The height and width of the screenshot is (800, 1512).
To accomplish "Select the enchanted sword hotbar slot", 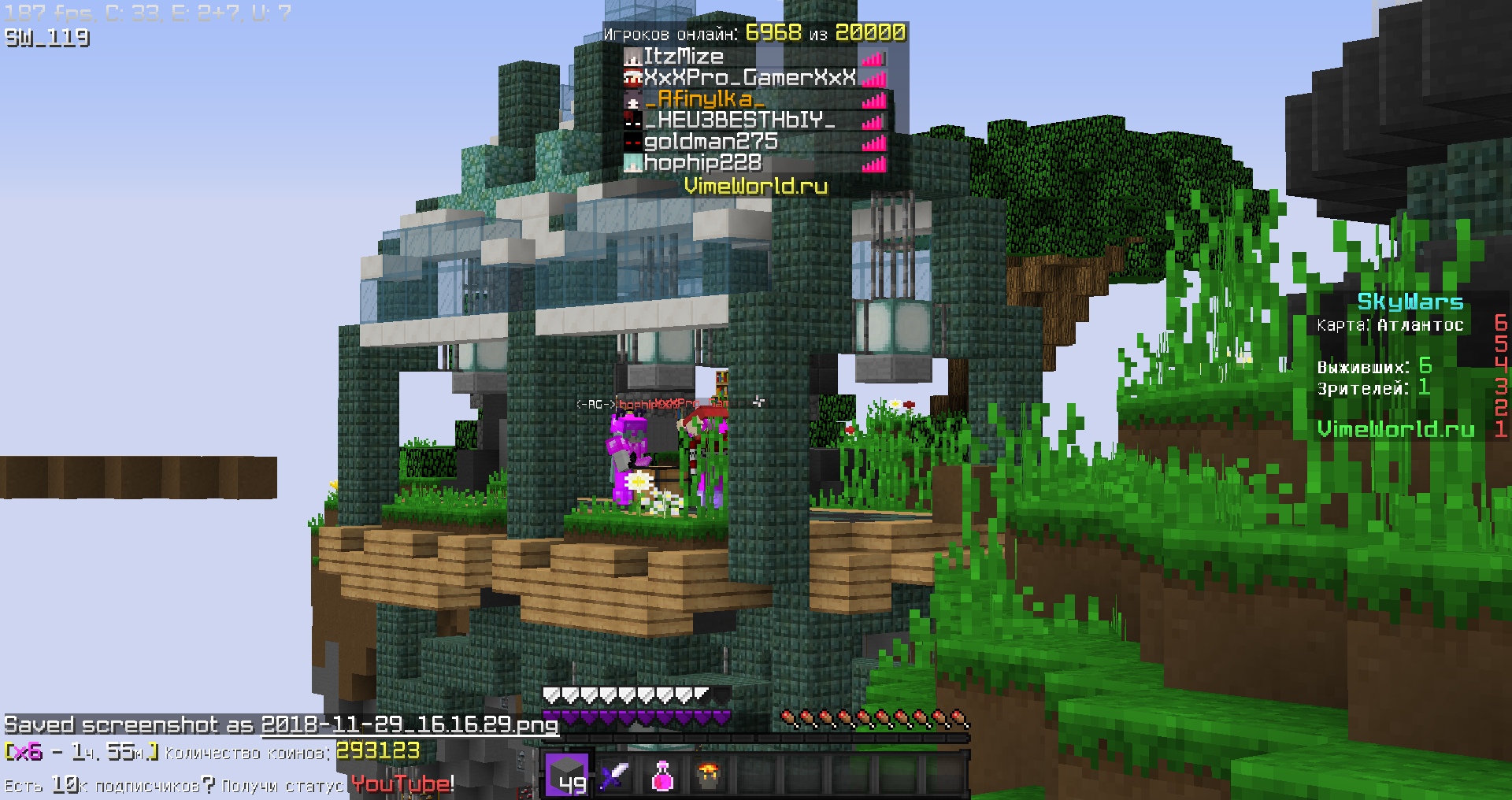I will [615, 776].
